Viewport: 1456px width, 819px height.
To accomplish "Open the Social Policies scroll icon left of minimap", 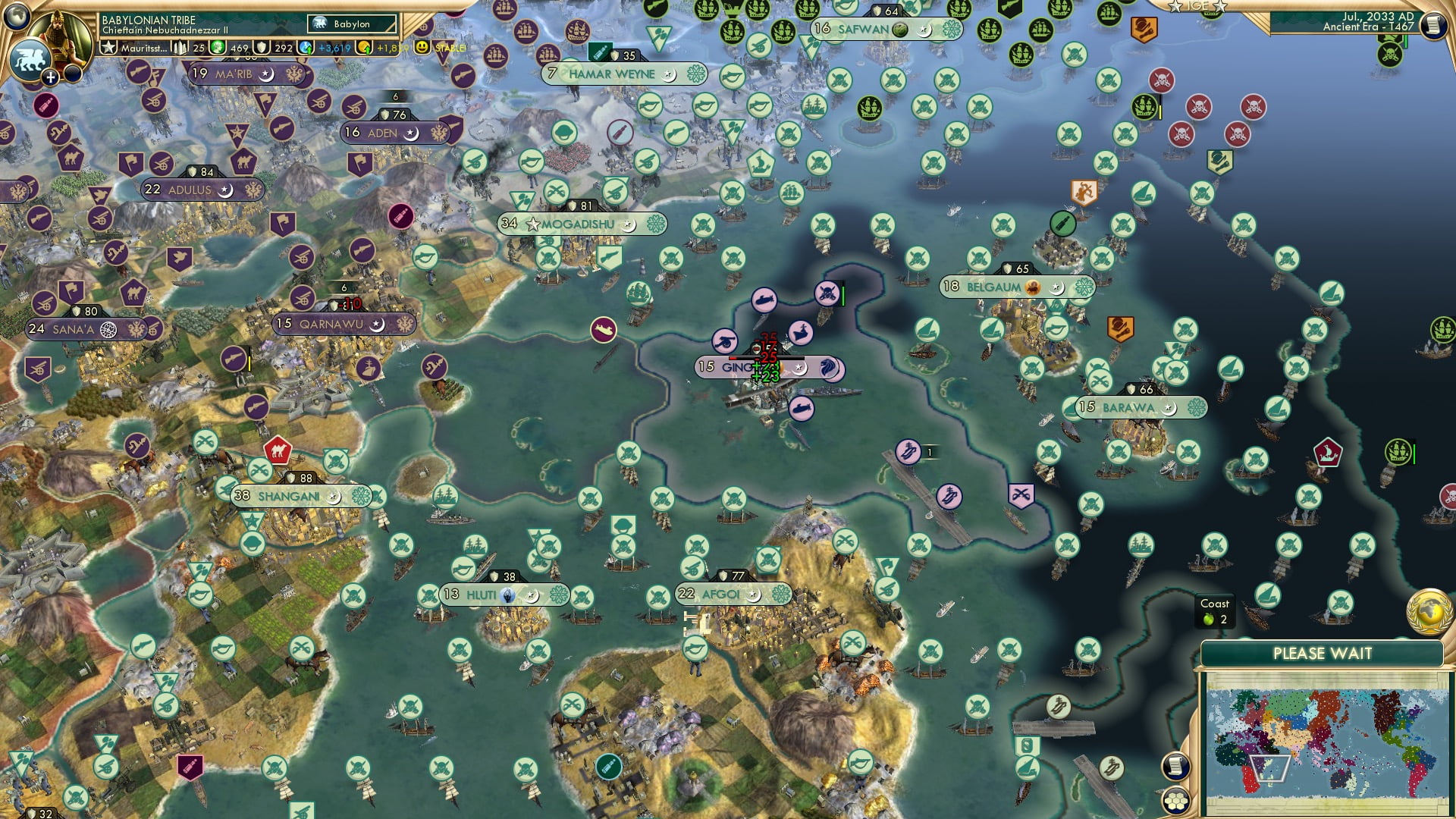I will click(1175, 767).
